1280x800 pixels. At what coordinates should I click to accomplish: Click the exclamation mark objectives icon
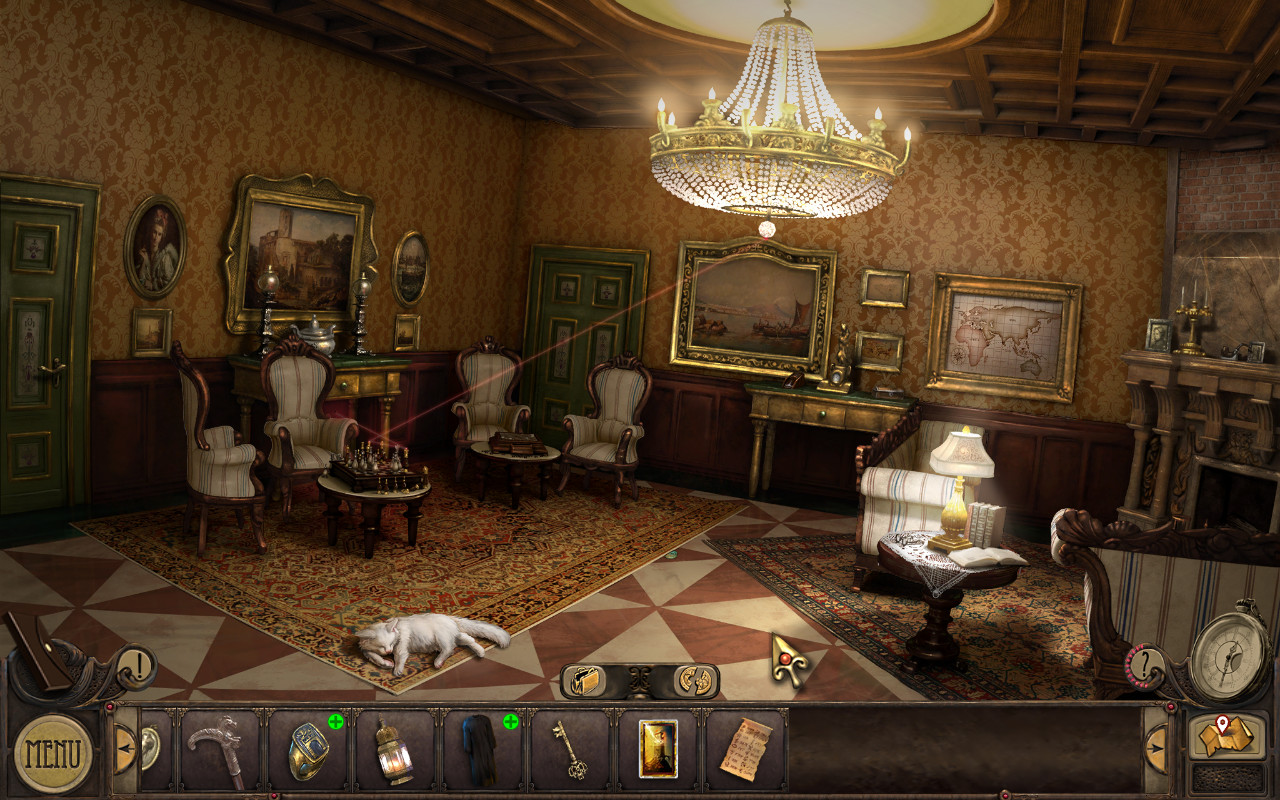coord(138,663)
